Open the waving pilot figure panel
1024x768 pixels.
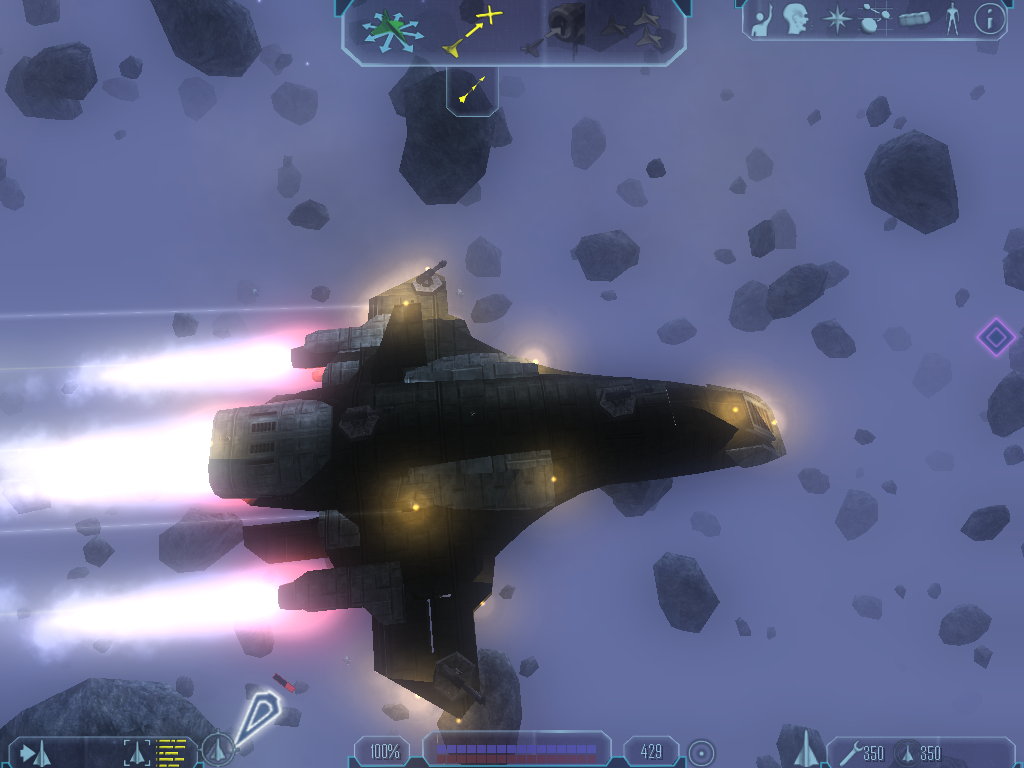761,19
